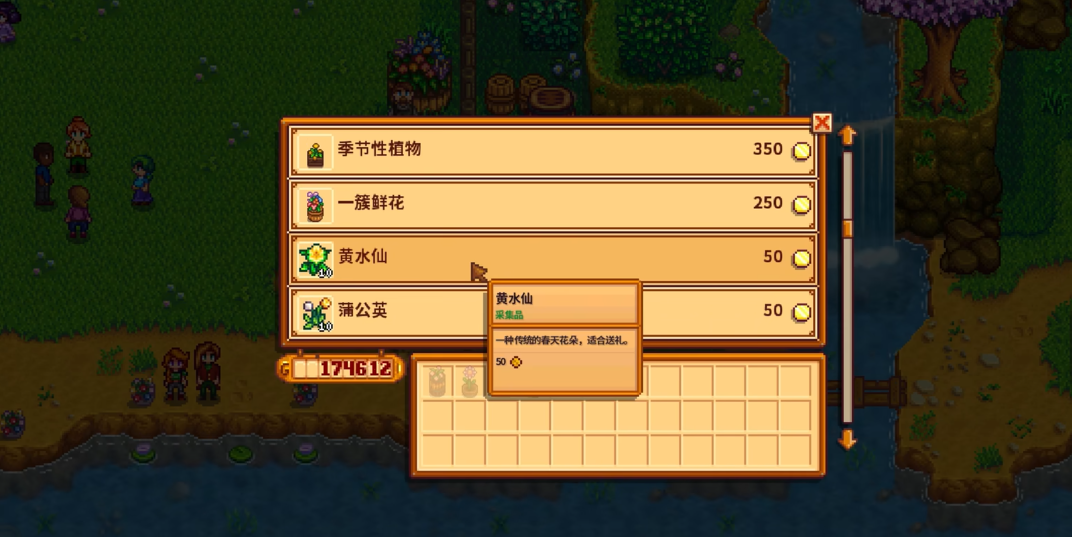The height and width of the screenshot is (537, 1072).
Task: Select the potted pink flower in inventory
Action: click(469, 380)
